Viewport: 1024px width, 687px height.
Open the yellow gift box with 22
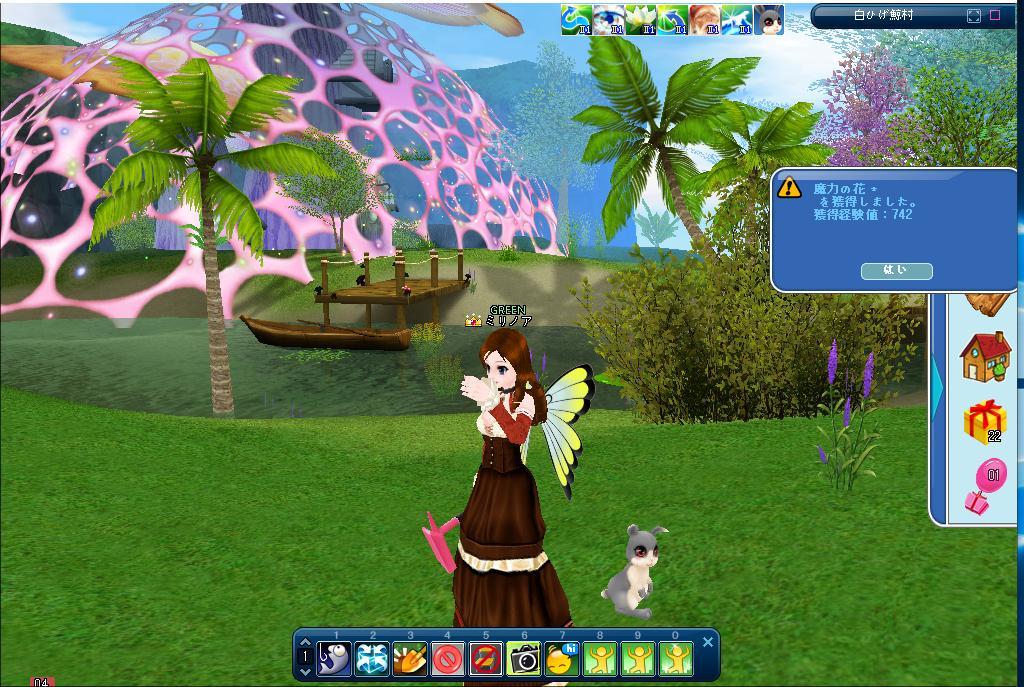[x=984, y=421]
